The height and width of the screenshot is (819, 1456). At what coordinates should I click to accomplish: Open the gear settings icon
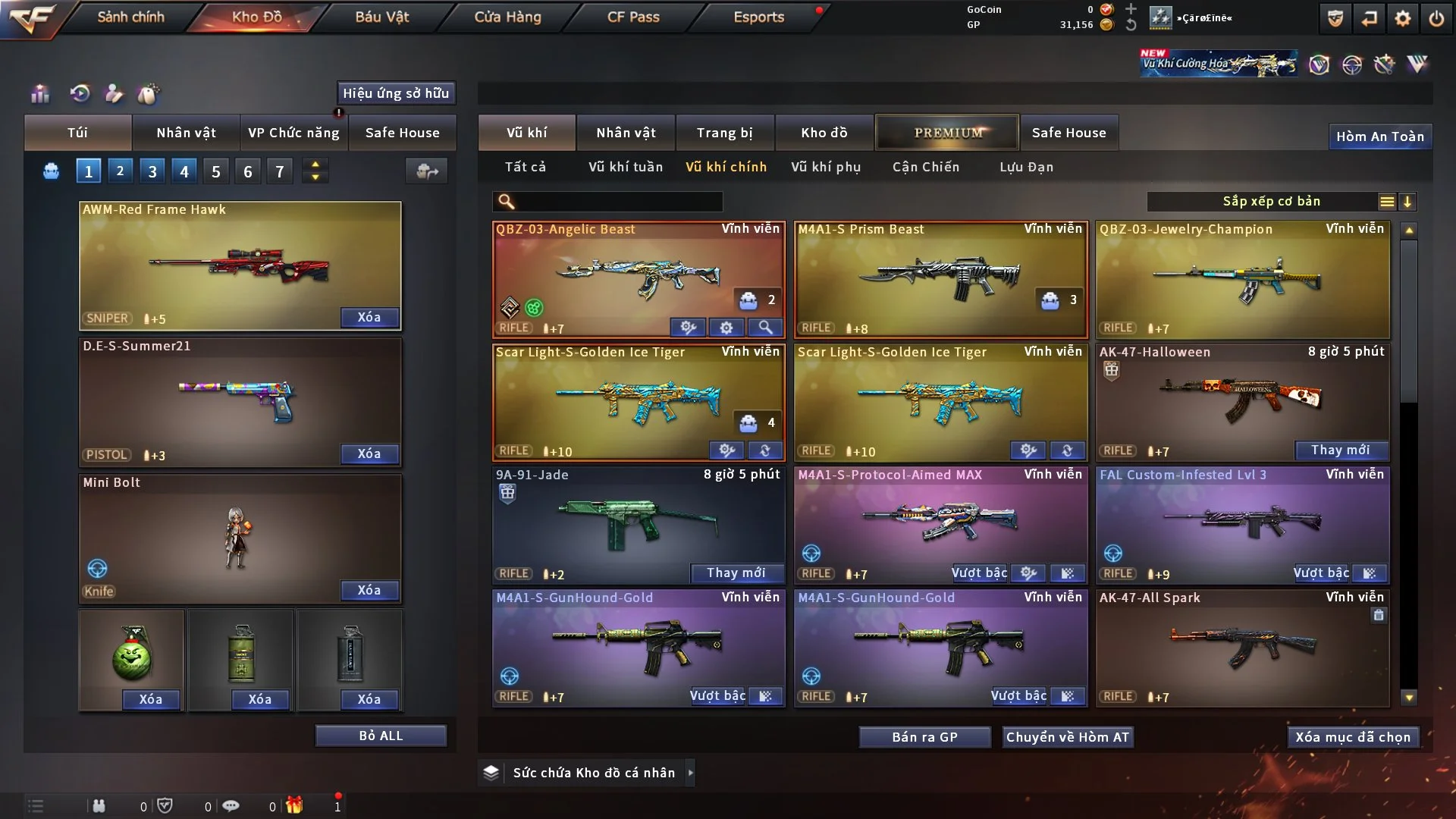[x=1403, y=18]
